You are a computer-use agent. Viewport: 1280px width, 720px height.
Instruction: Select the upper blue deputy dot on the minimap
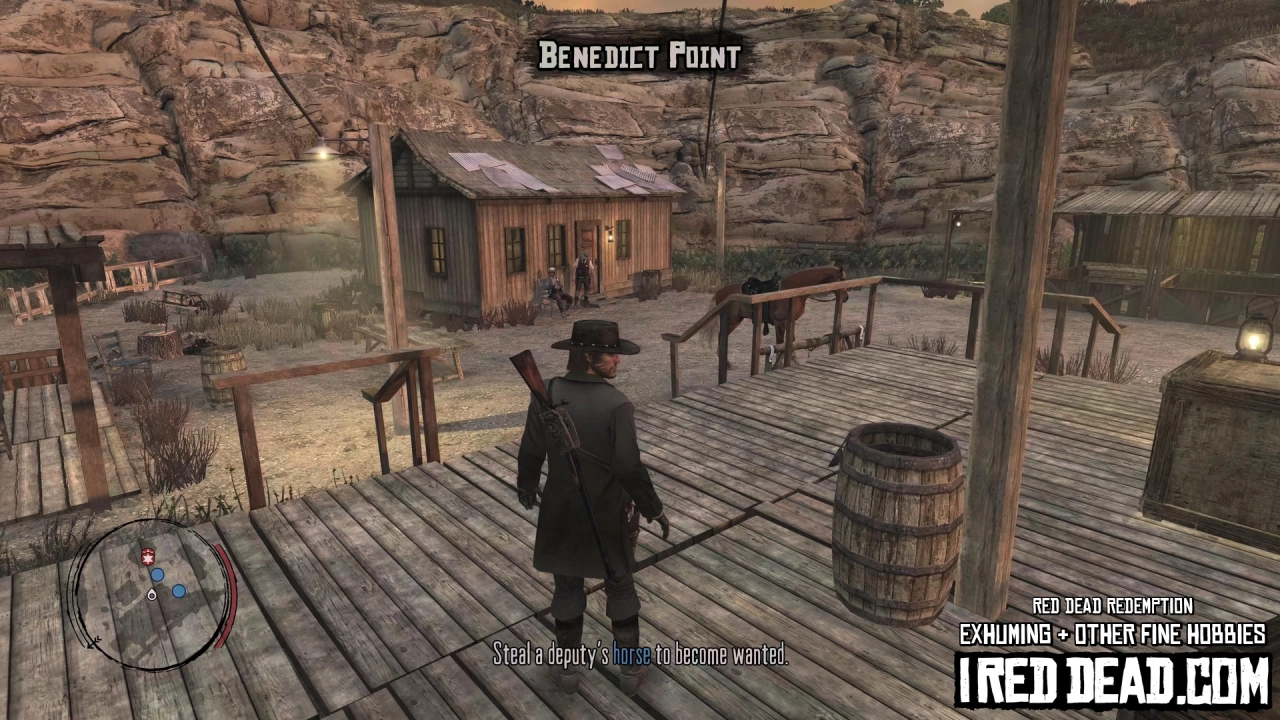coord(157,574)
